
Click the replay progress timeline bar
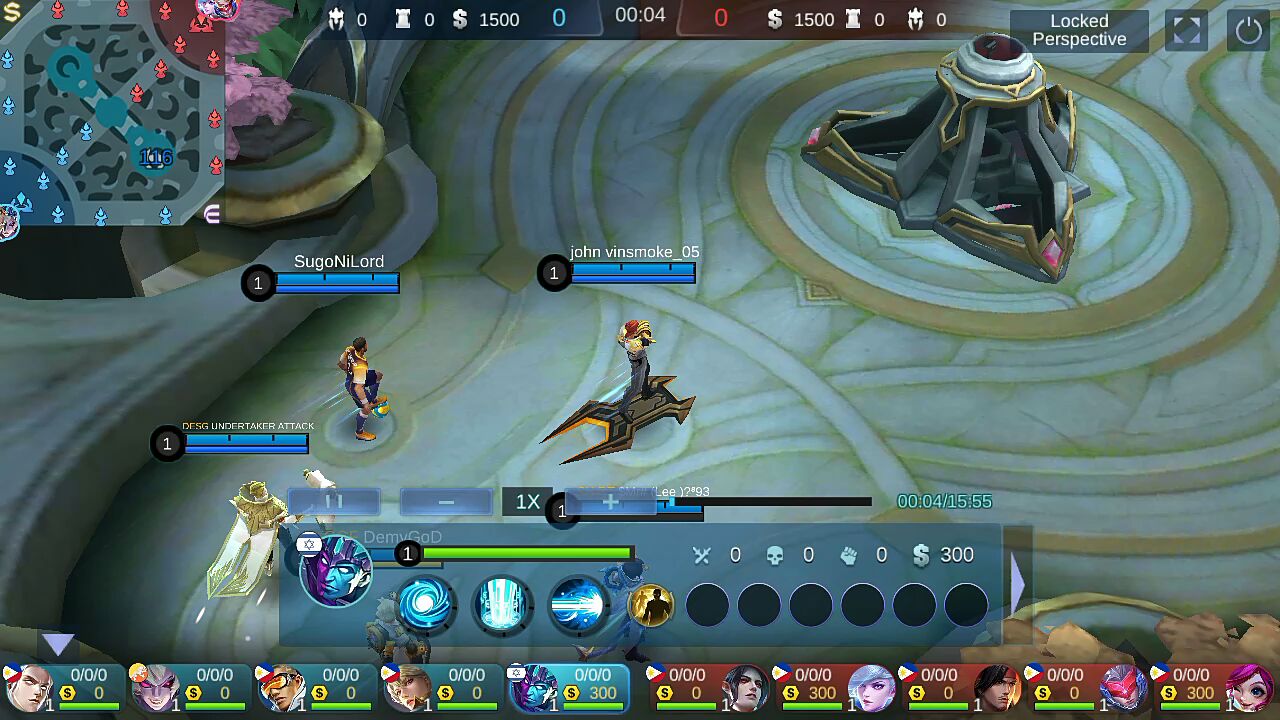pos(770,502)
